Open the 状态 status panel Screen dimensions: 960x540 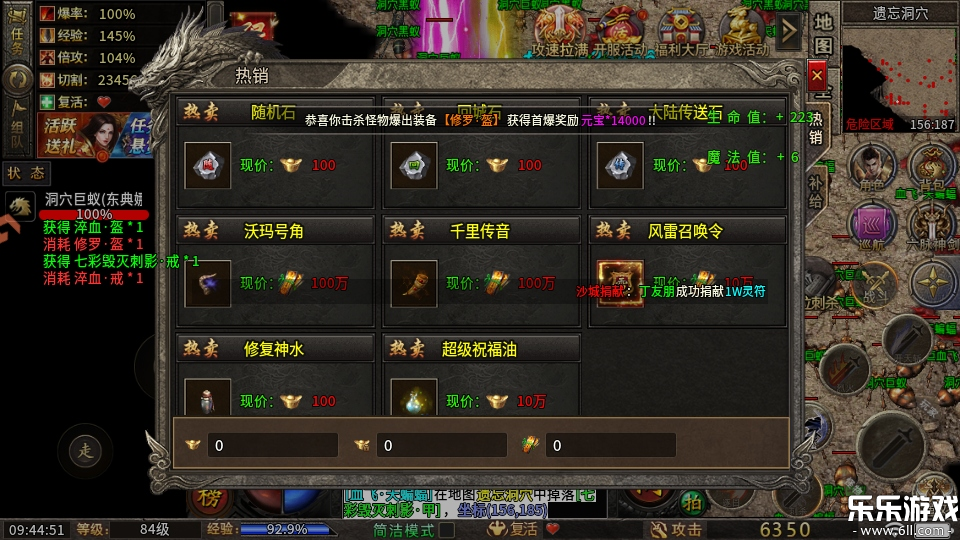coord(26,173)
